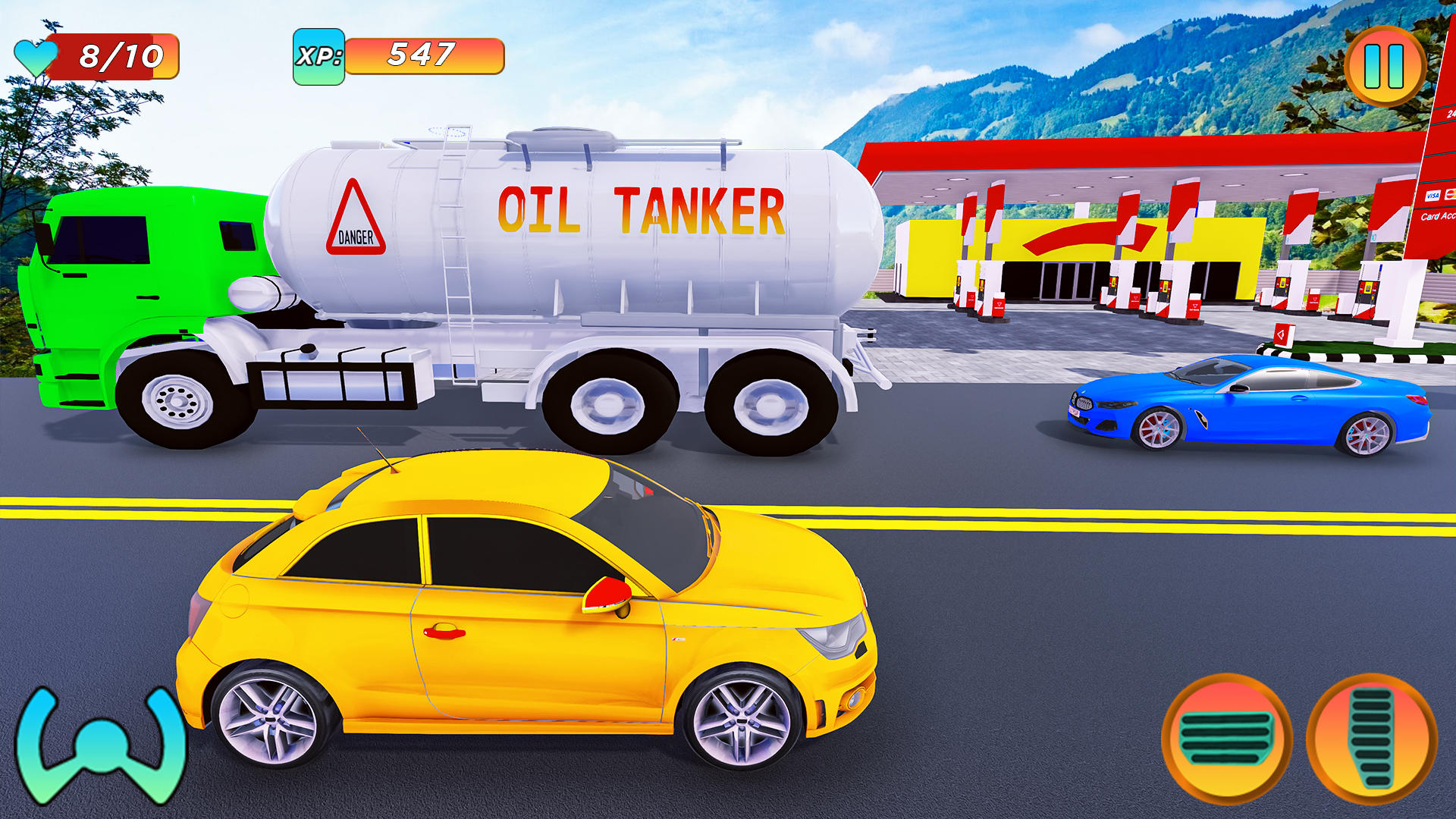Click the XP label badge

[x=318, y=55]
